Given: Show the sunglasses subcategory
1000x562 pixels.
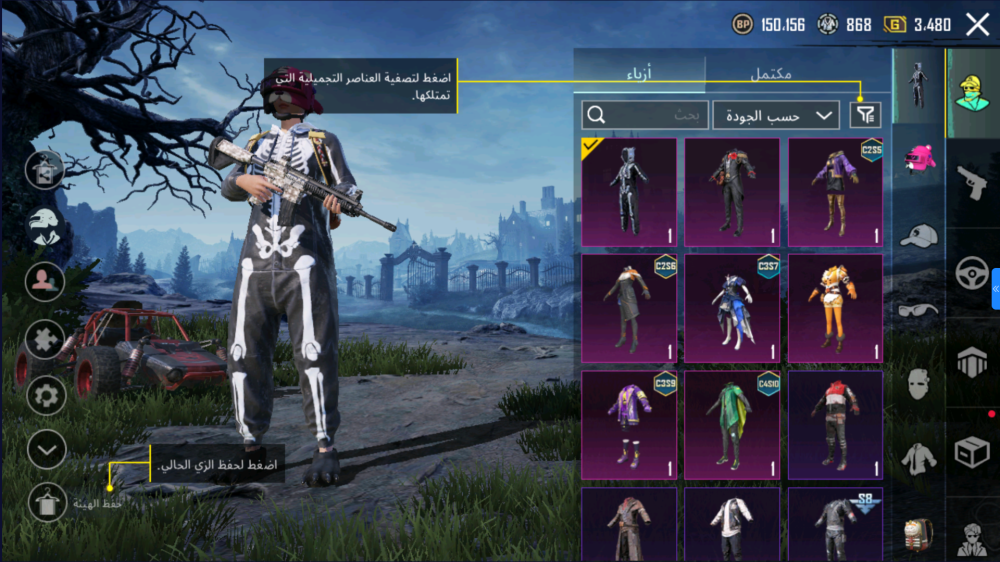Looking at the screenshot, I should 918,309.
